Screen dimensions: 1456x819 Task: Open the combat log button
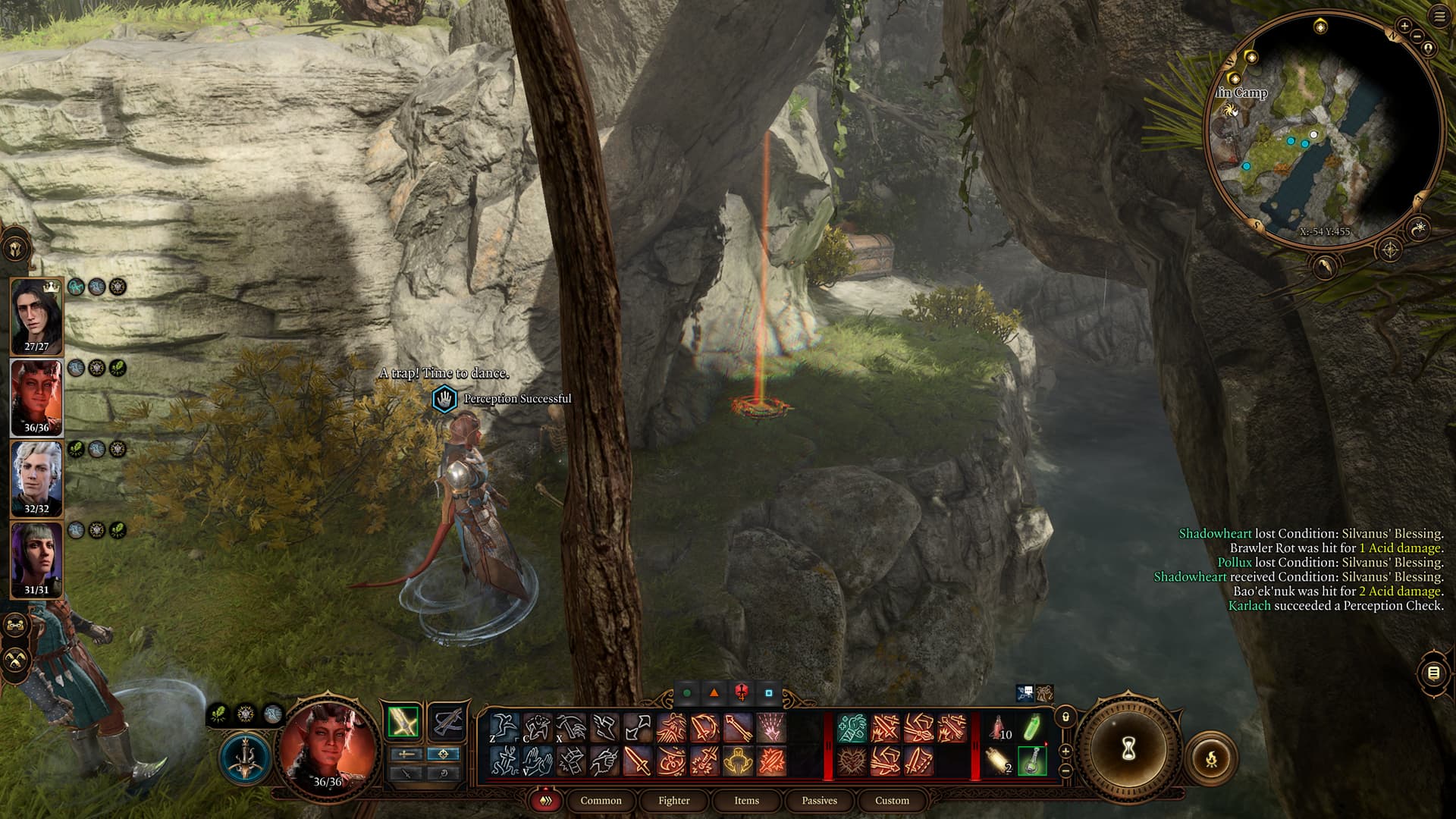tap(1432, 673)
